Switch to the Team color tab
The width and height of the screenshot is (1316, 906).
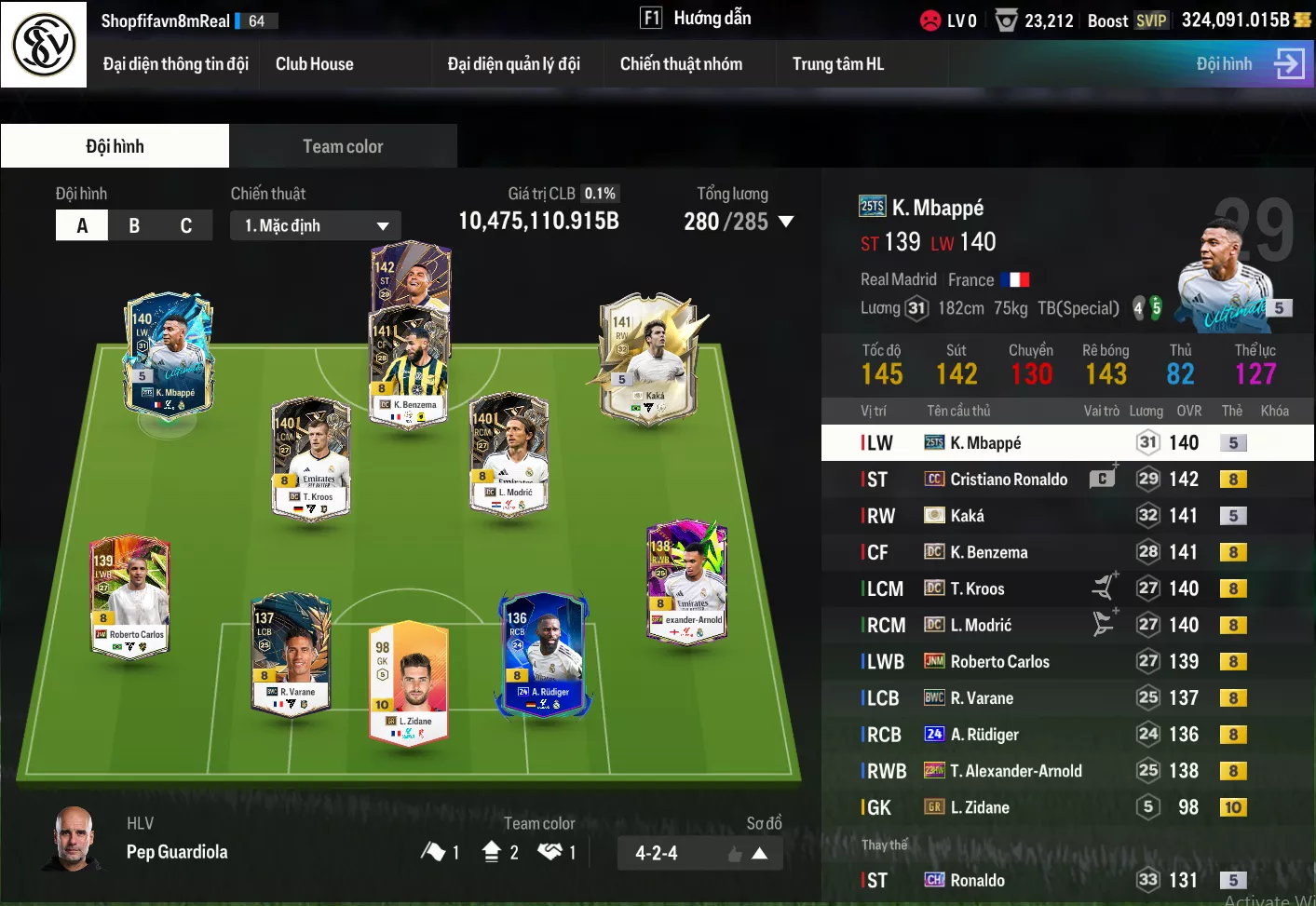pyautogui.click(x=343, y=146)
